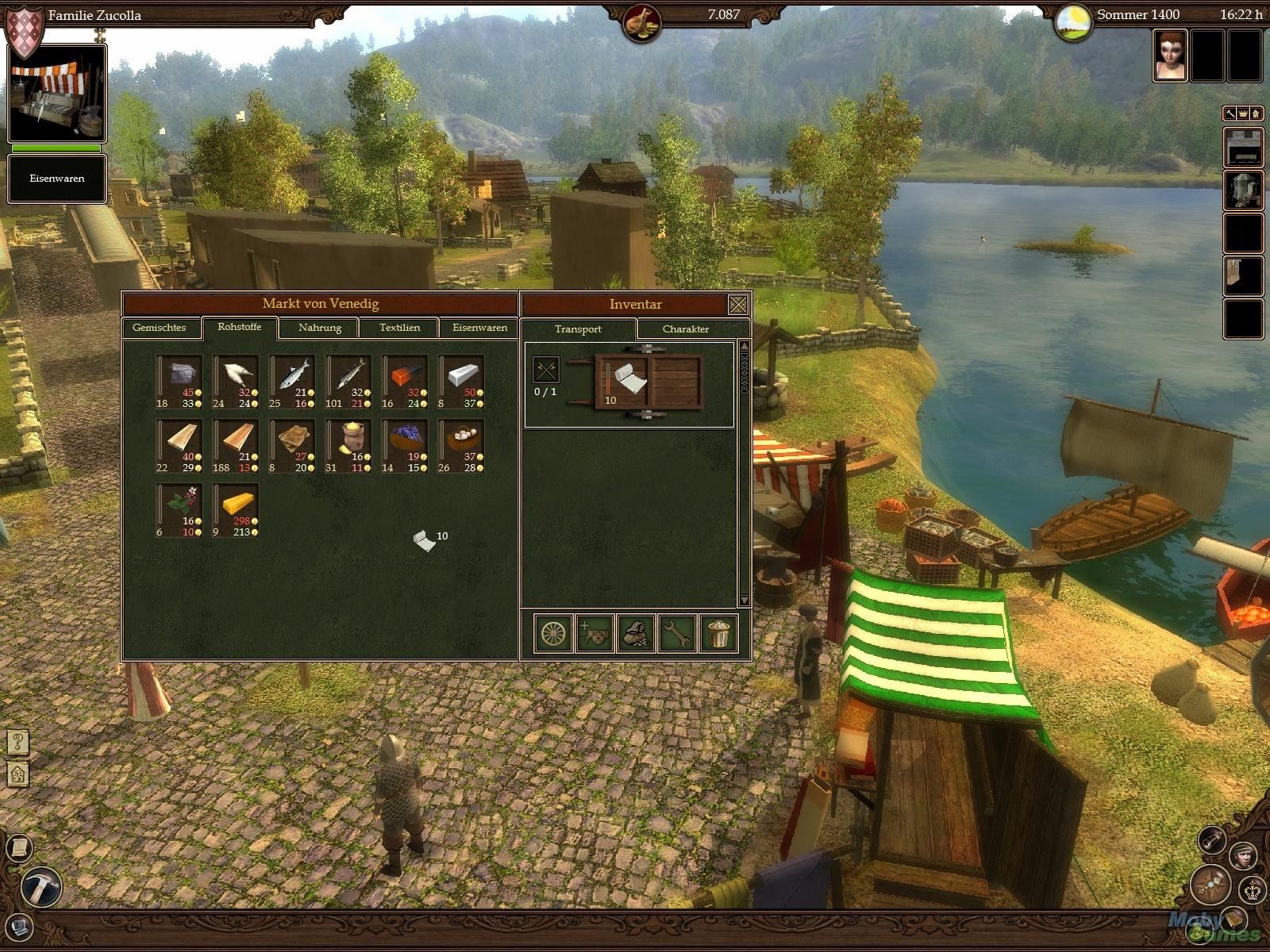Activate the wrench repair button
Screen dimensions: 1270x952
coord(677,634)
